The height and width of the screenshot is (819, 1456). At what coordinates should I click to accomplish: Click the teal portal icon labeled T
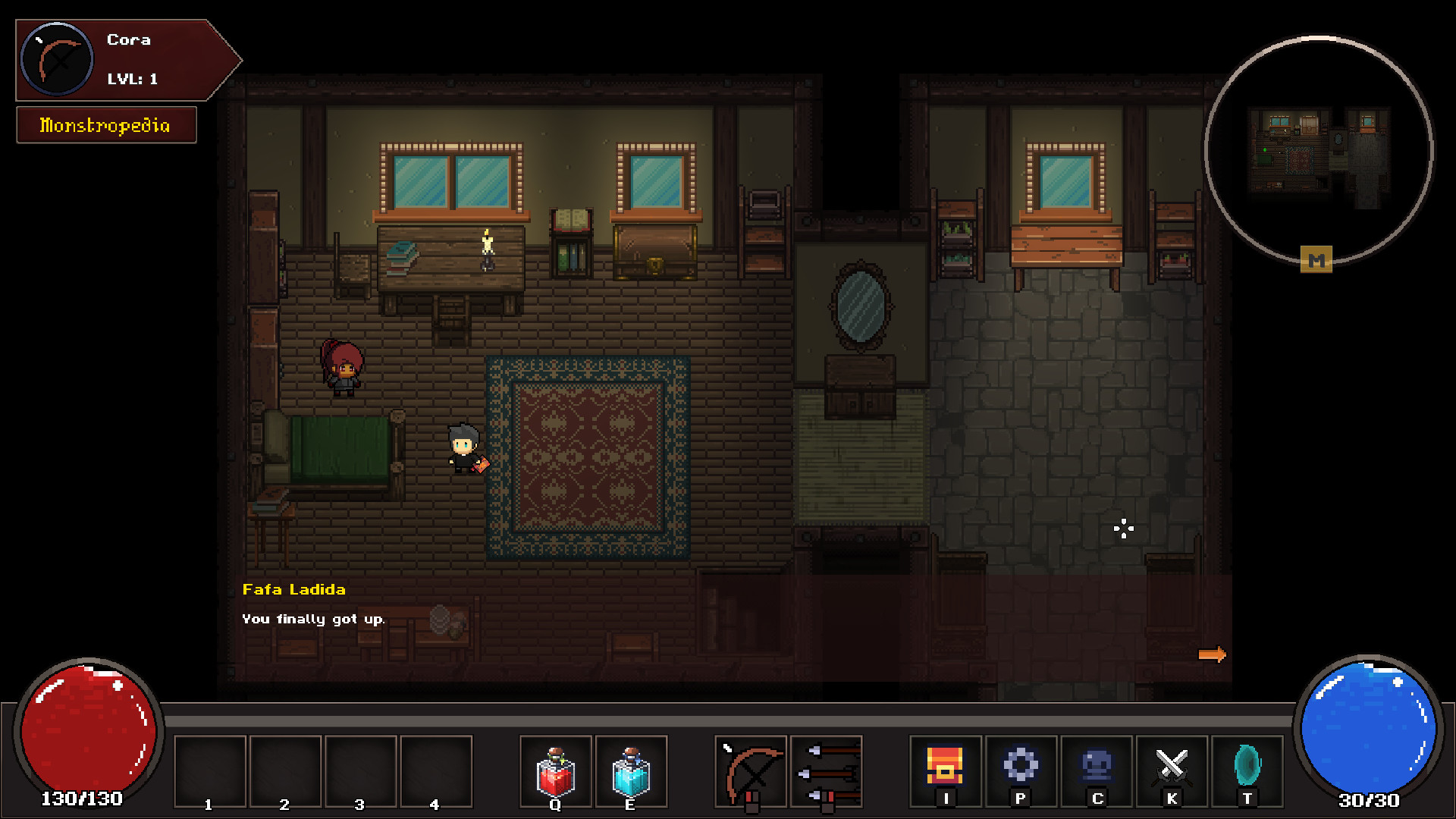[x=1248, y=771]
